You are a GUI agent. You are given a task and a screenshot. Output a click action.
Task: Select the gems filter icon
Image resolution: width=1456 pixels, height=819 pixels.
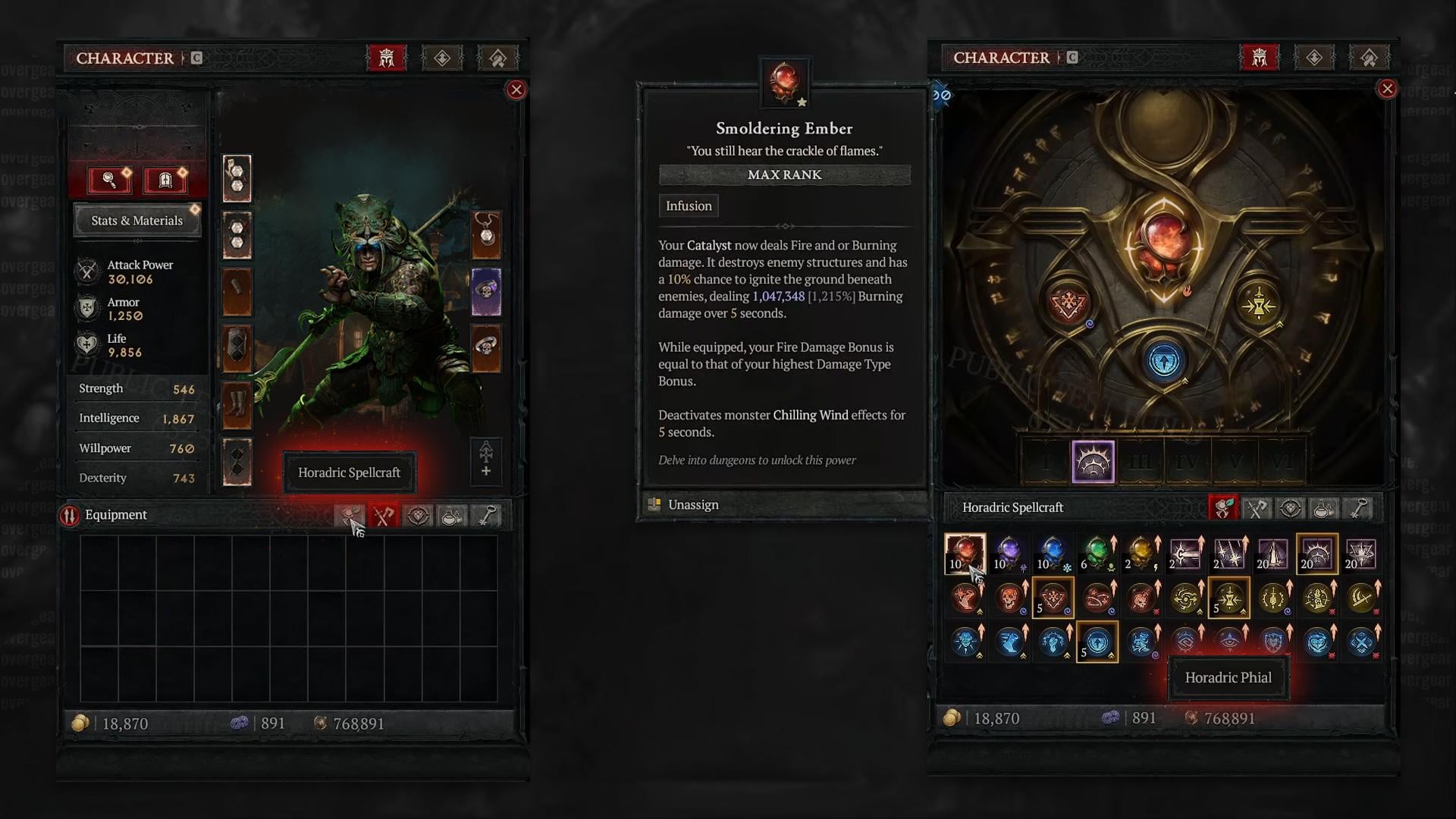pyautogui.click(x=417, y=515)
